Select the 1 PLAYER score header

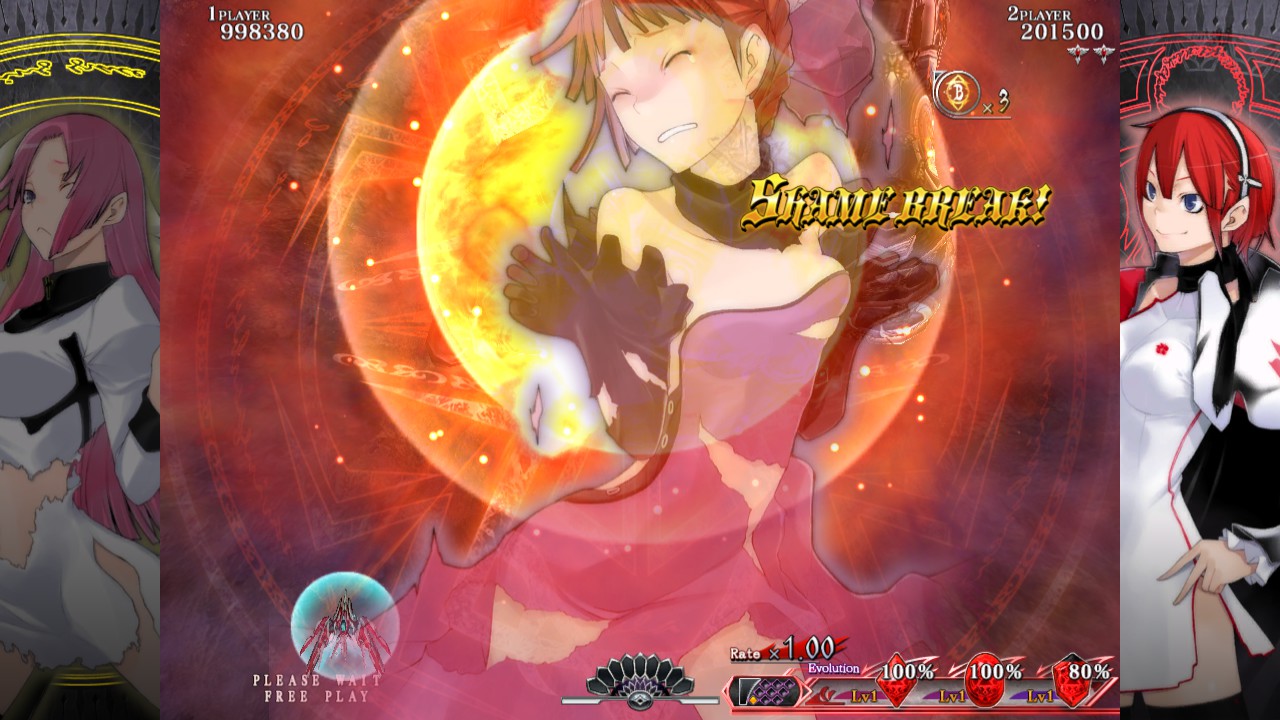coord(237,14)
